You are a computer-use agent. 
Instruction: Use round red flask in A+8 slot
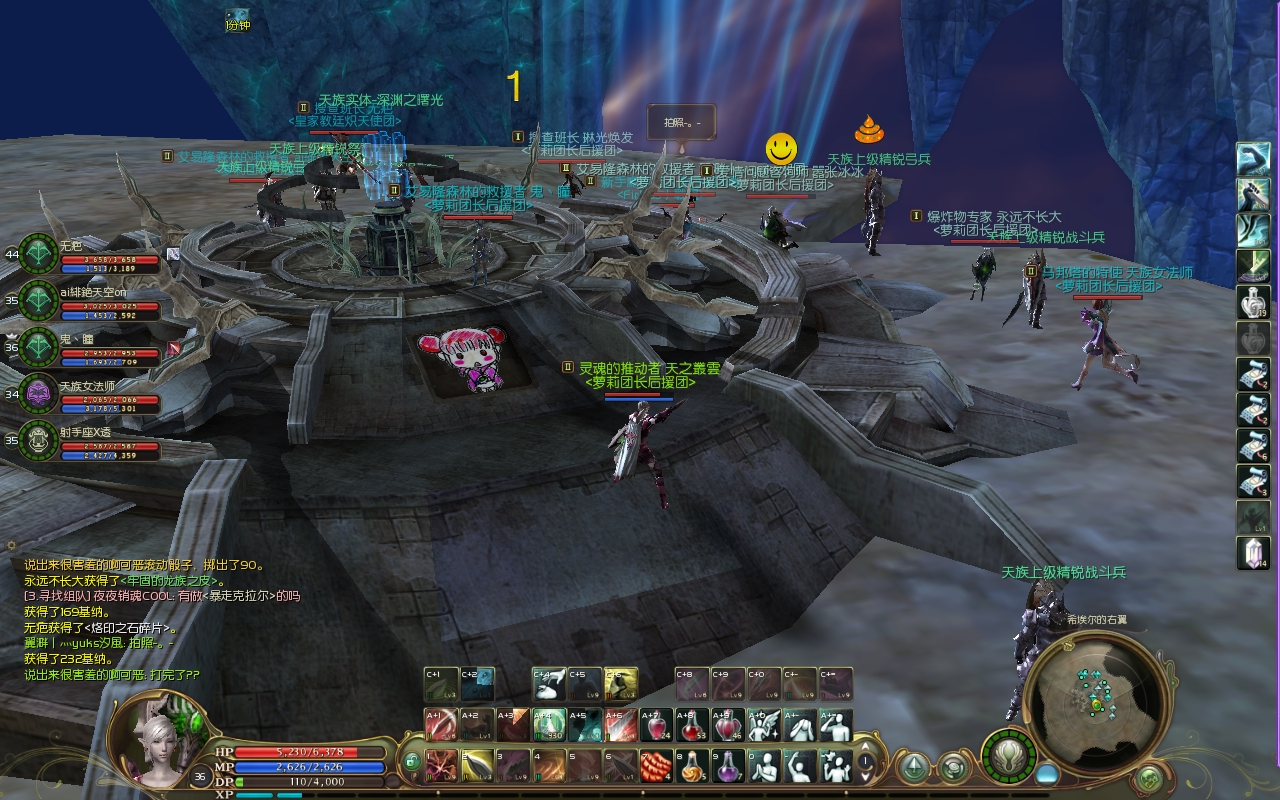pos(693,725)
